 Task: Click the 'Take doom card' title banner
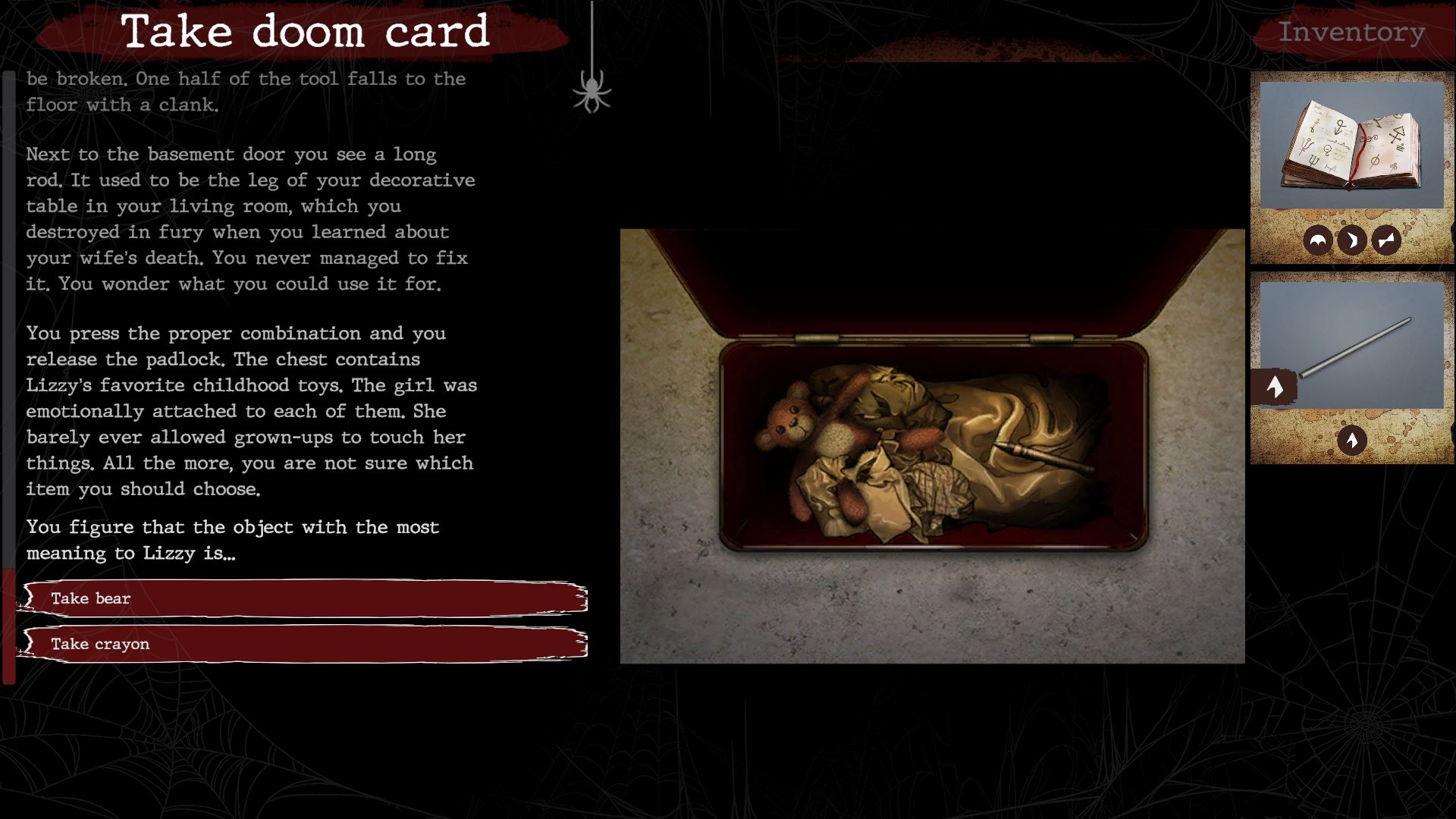[305, 32]
